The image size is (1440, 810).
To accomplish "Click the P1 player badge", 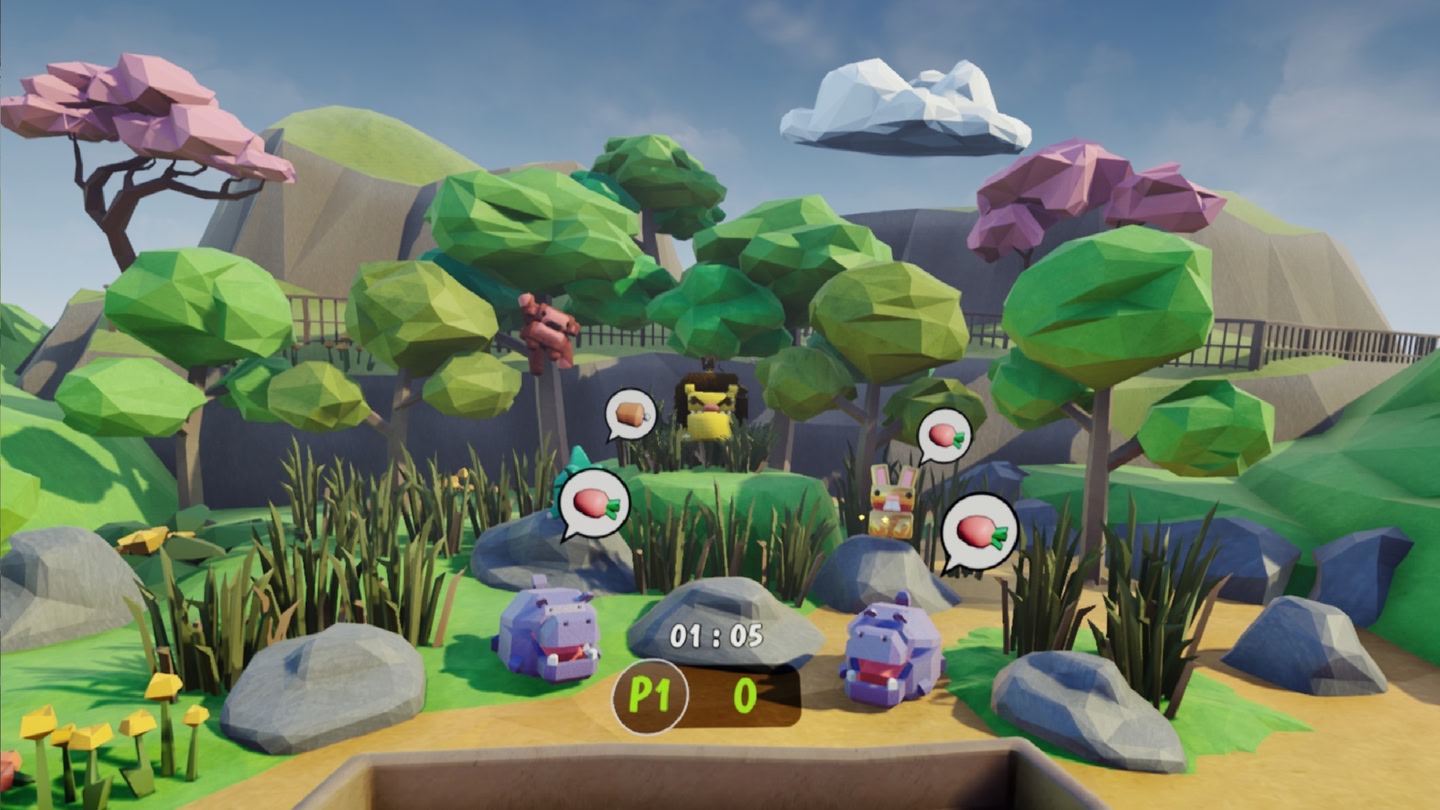I will coord(649,696).
